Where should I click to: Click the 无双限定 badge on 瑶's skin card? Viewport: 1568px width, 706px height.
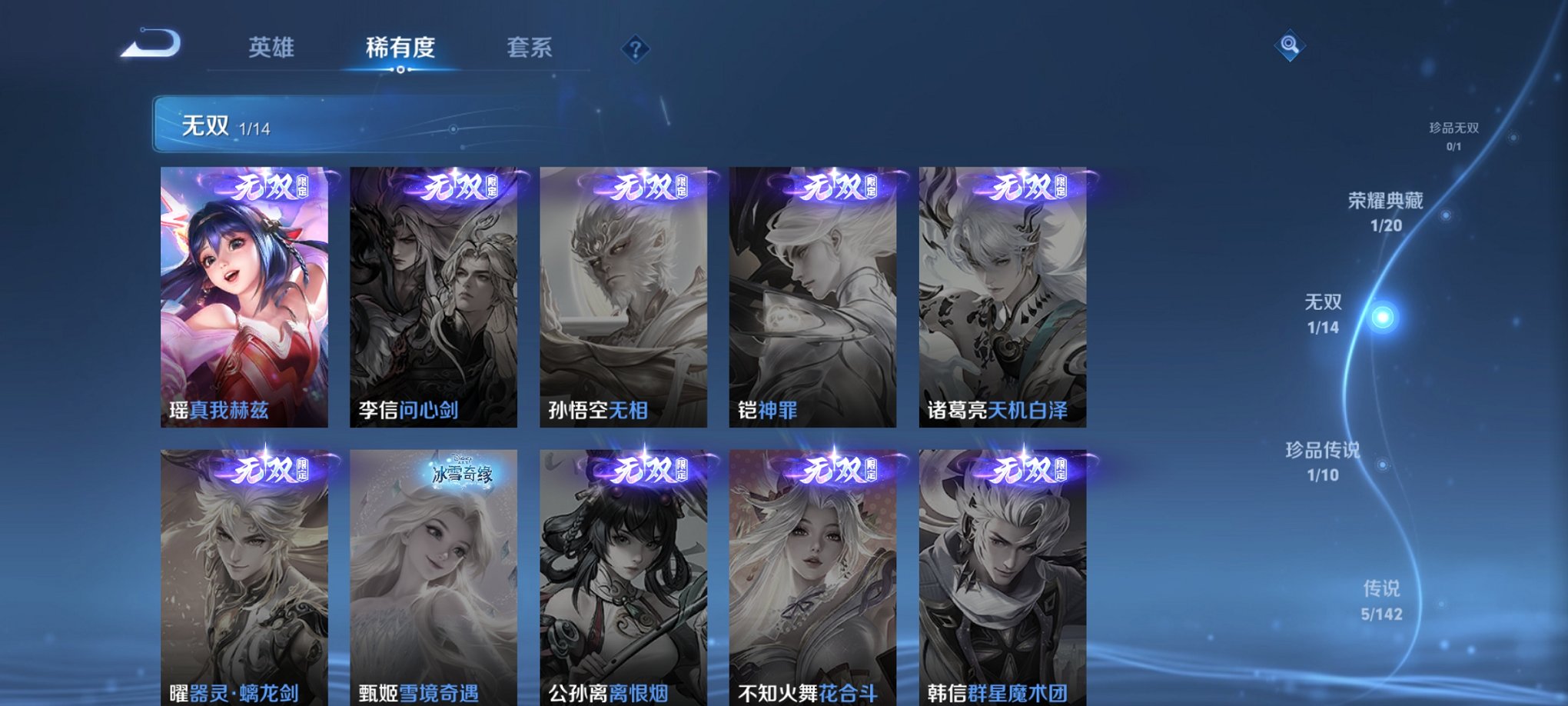click(x=265, y=187)
